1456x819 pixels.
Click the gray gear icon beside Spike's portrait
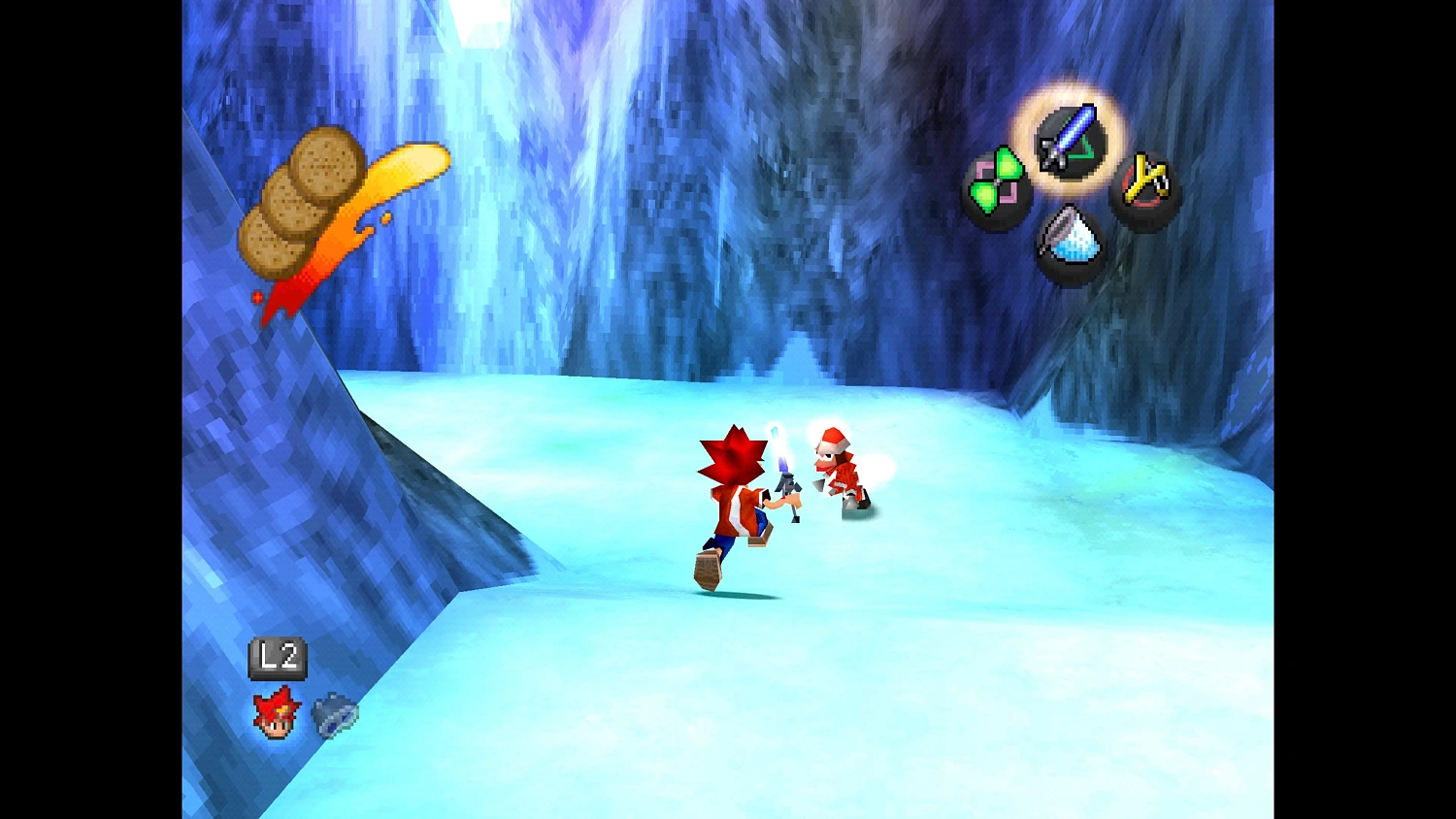pyautogui.click(x=335, y=715)
